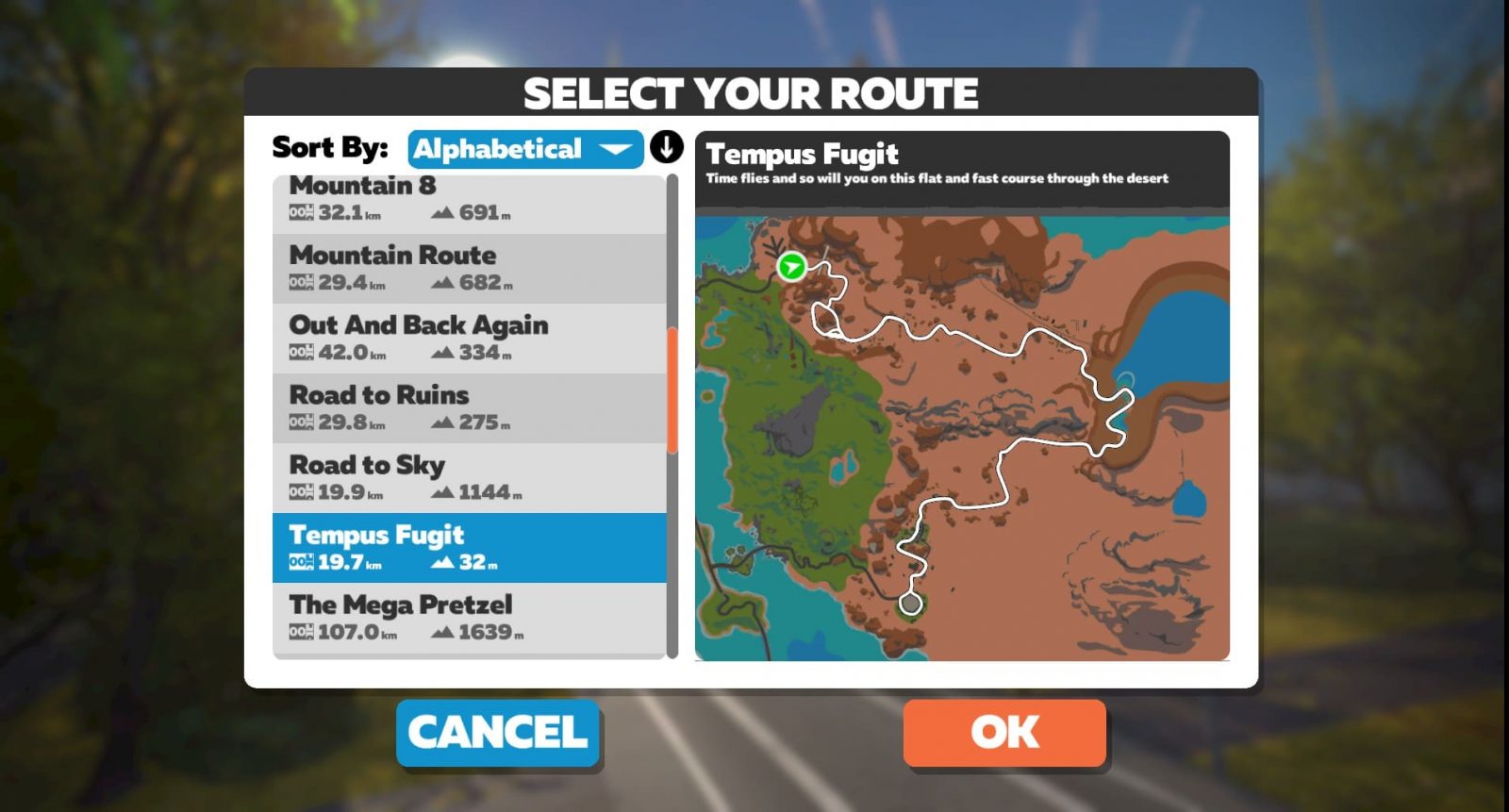
Task: Pick The Mega Pretzel route
Action: click(469, 617)
